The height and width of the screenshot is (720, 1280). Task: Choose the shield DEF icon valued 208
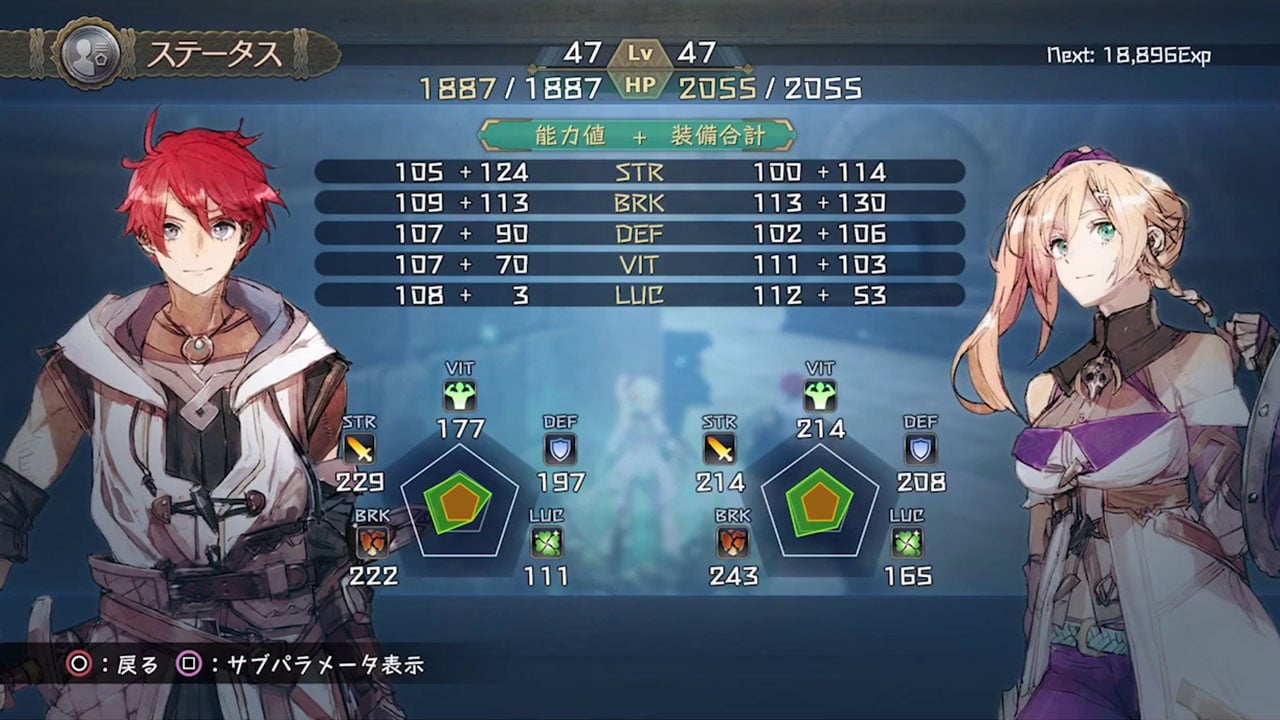coord(920,449)
